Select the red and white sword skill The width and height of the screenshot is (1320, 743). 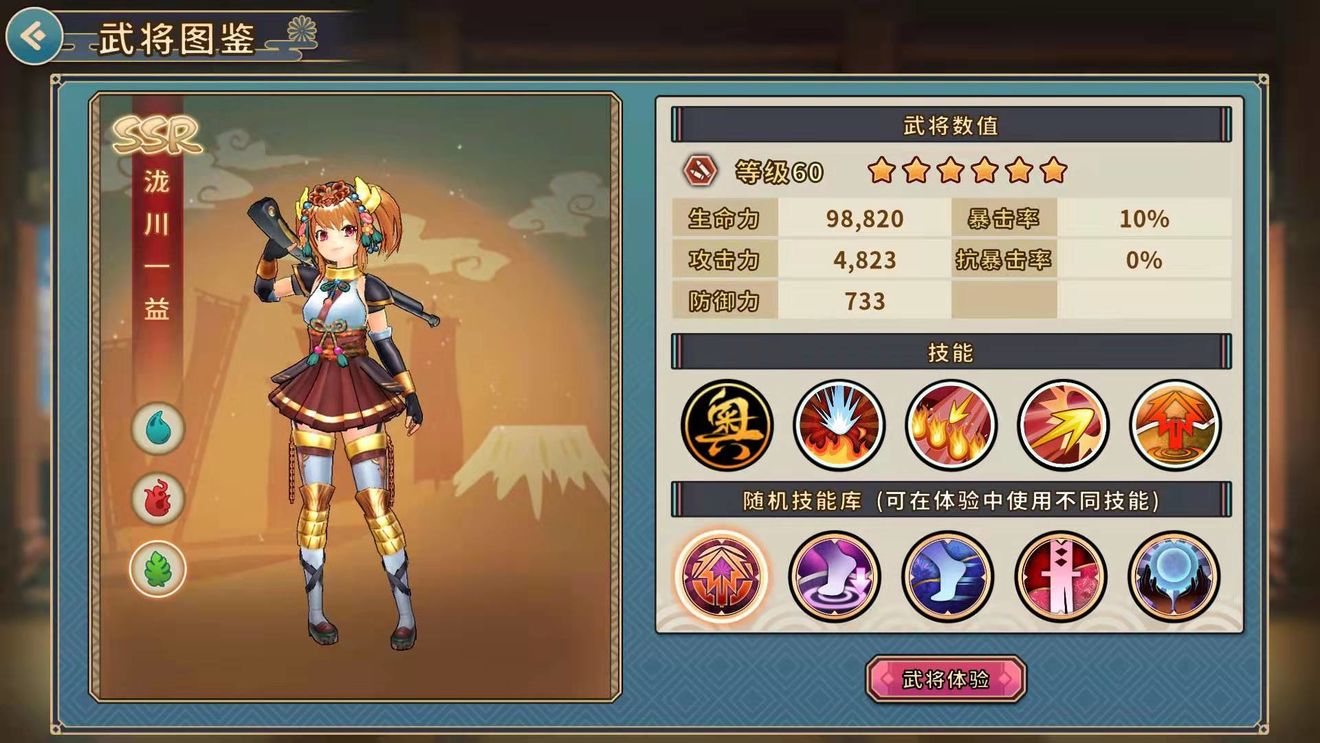click(x=1060, y=577)
